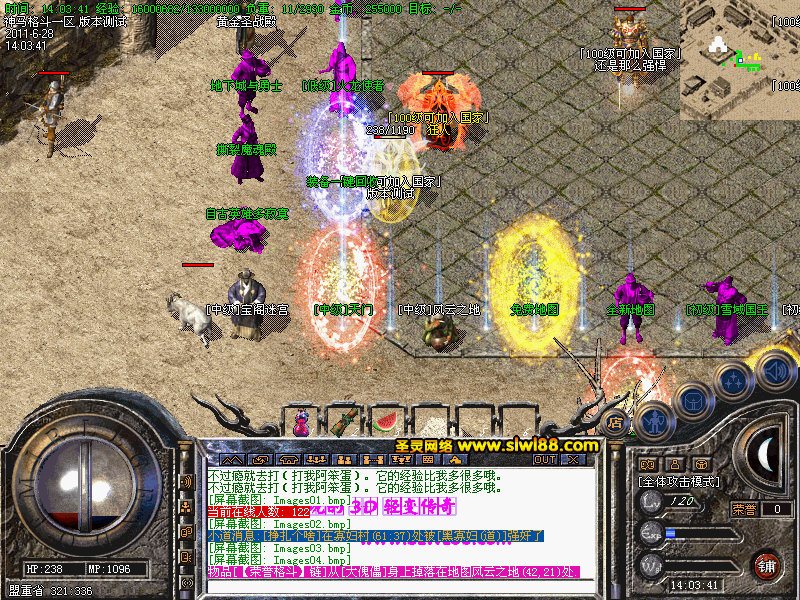Use the purple potion gourd in the belt

pyautogui.click(x=301, y=422)
